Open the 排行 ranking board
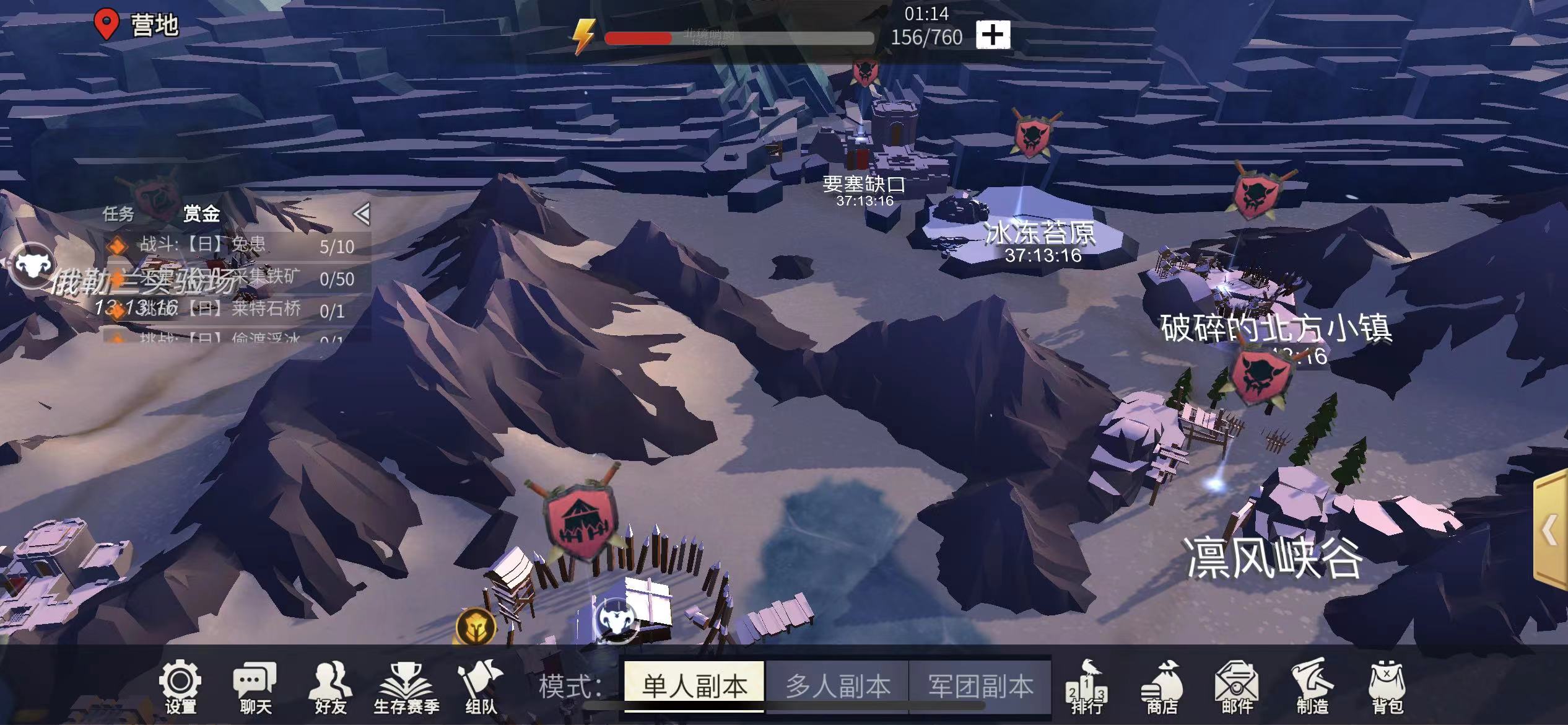The image size is (1568, 725). click(1087, 687)
